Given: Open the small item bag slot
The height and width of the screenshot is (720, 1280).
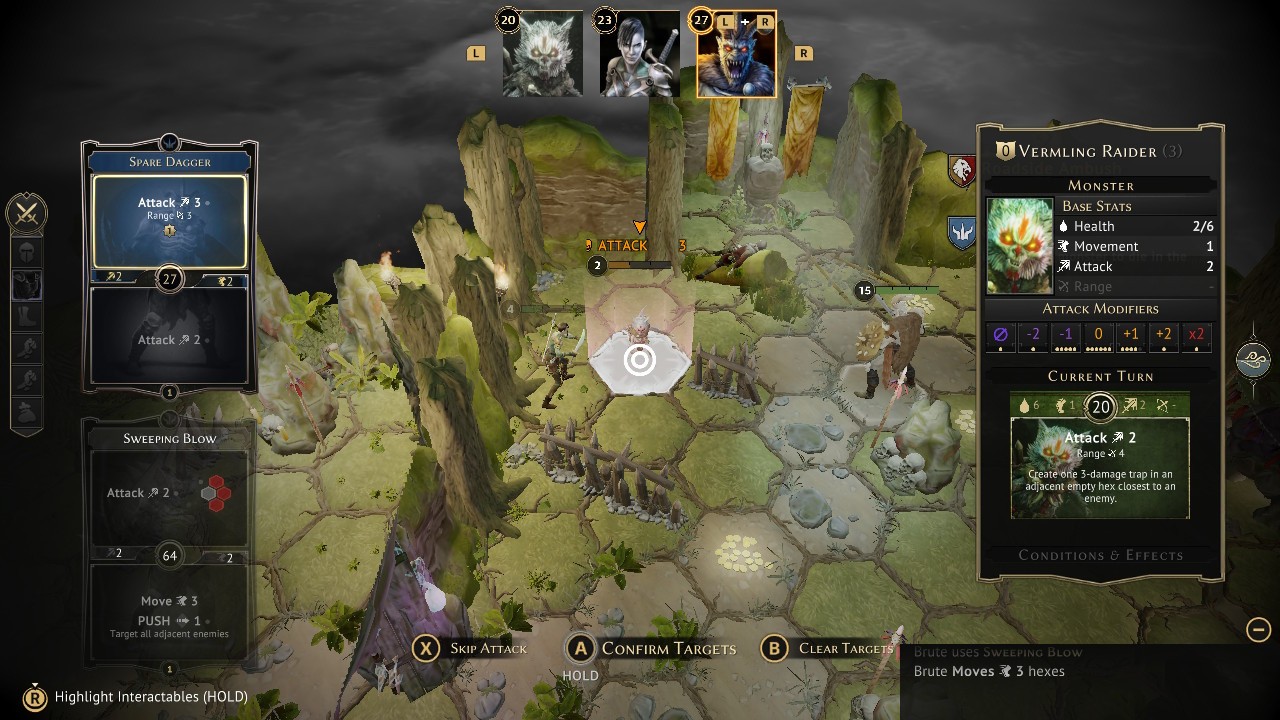Looking at the screenshot, I should tap(27, 412).
